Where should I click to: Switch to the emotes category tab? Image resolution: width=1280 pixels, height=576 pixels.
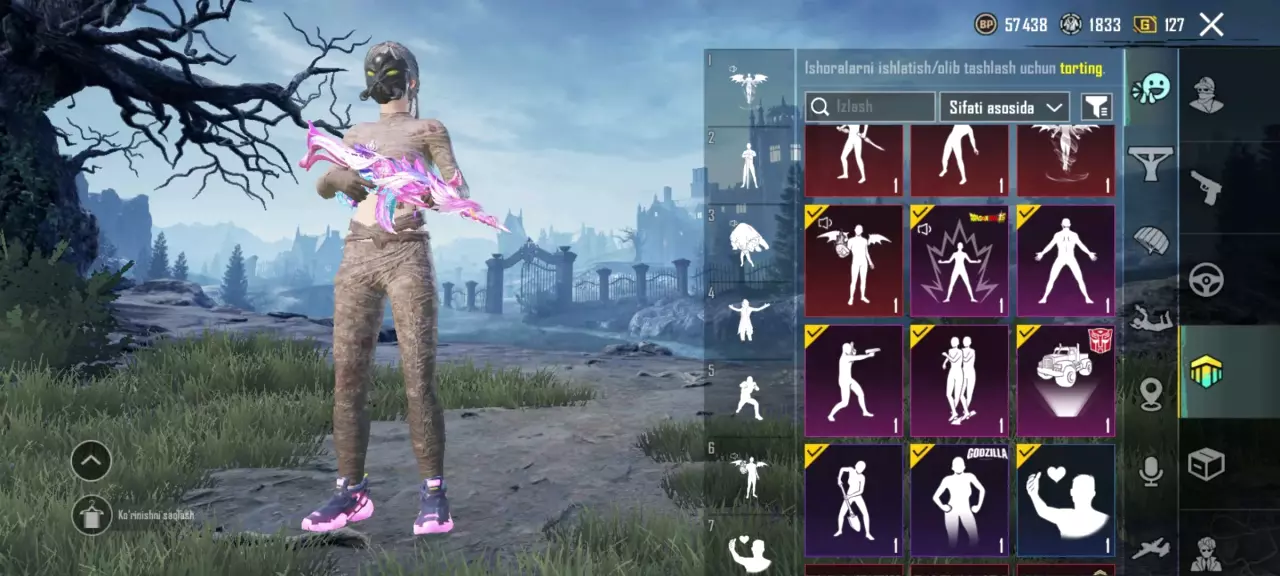click(1151, 89)
